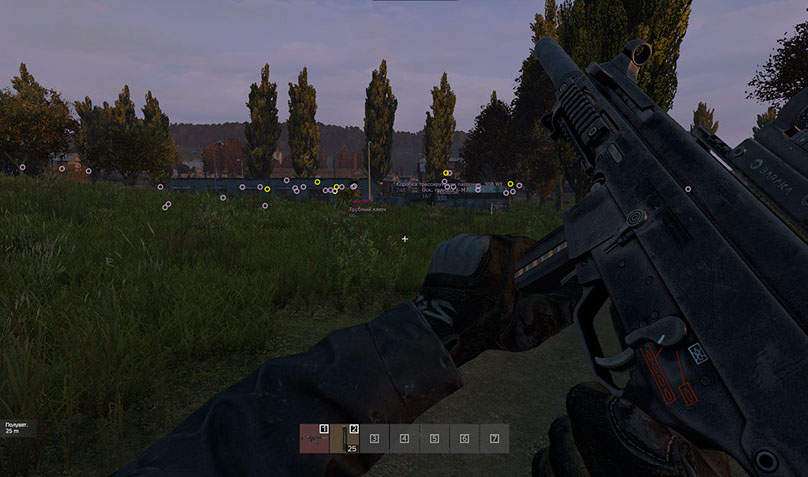
Task: Select the magazine in hotbar slot 2
Action: click(345, 438)
